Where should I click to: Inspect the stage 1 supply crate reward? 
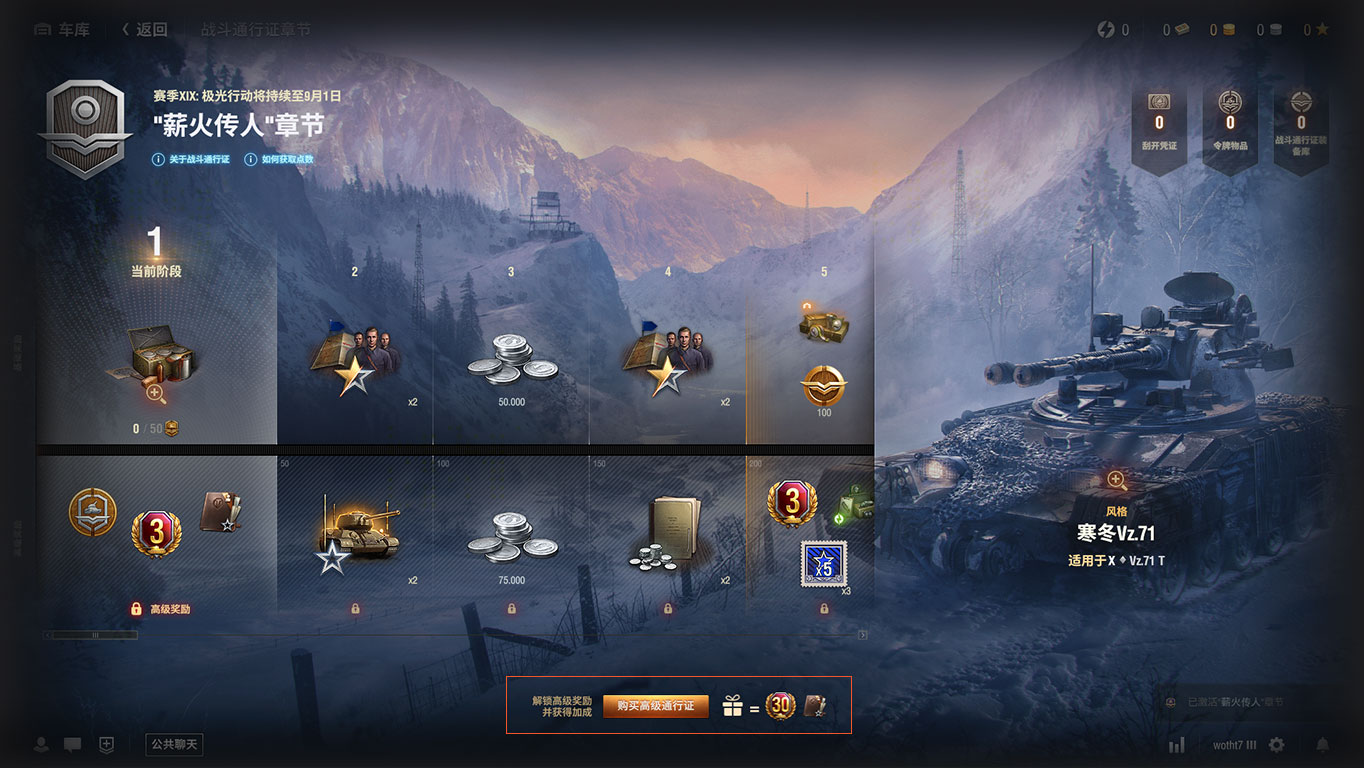click(156, 365)
